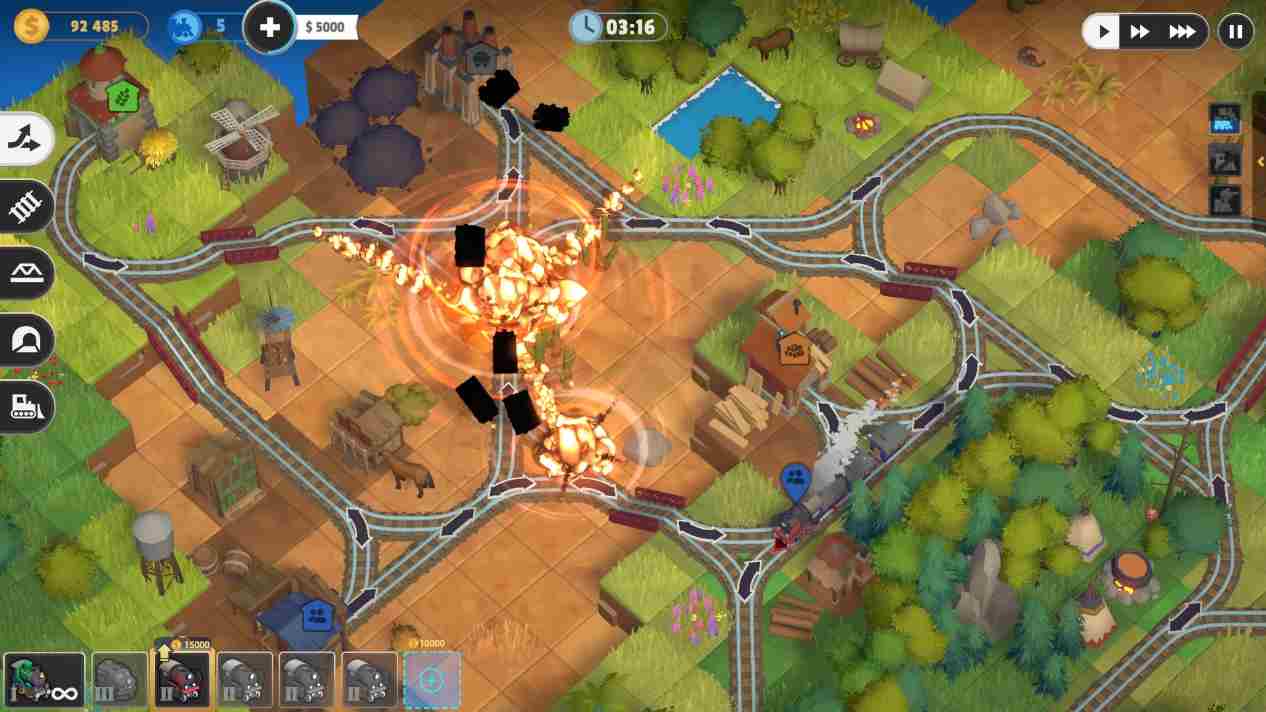Buy an extra train with the plus button
This screenshot has height=712, width=1266.
(270, 27)
